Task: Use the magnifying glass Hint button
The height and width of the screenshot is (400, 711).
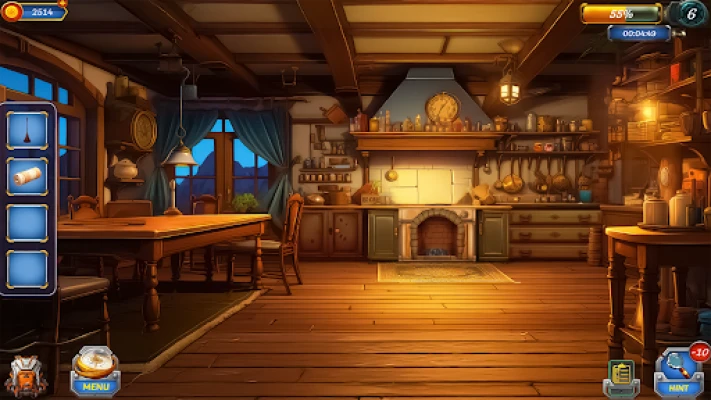Action: [679, 372]
